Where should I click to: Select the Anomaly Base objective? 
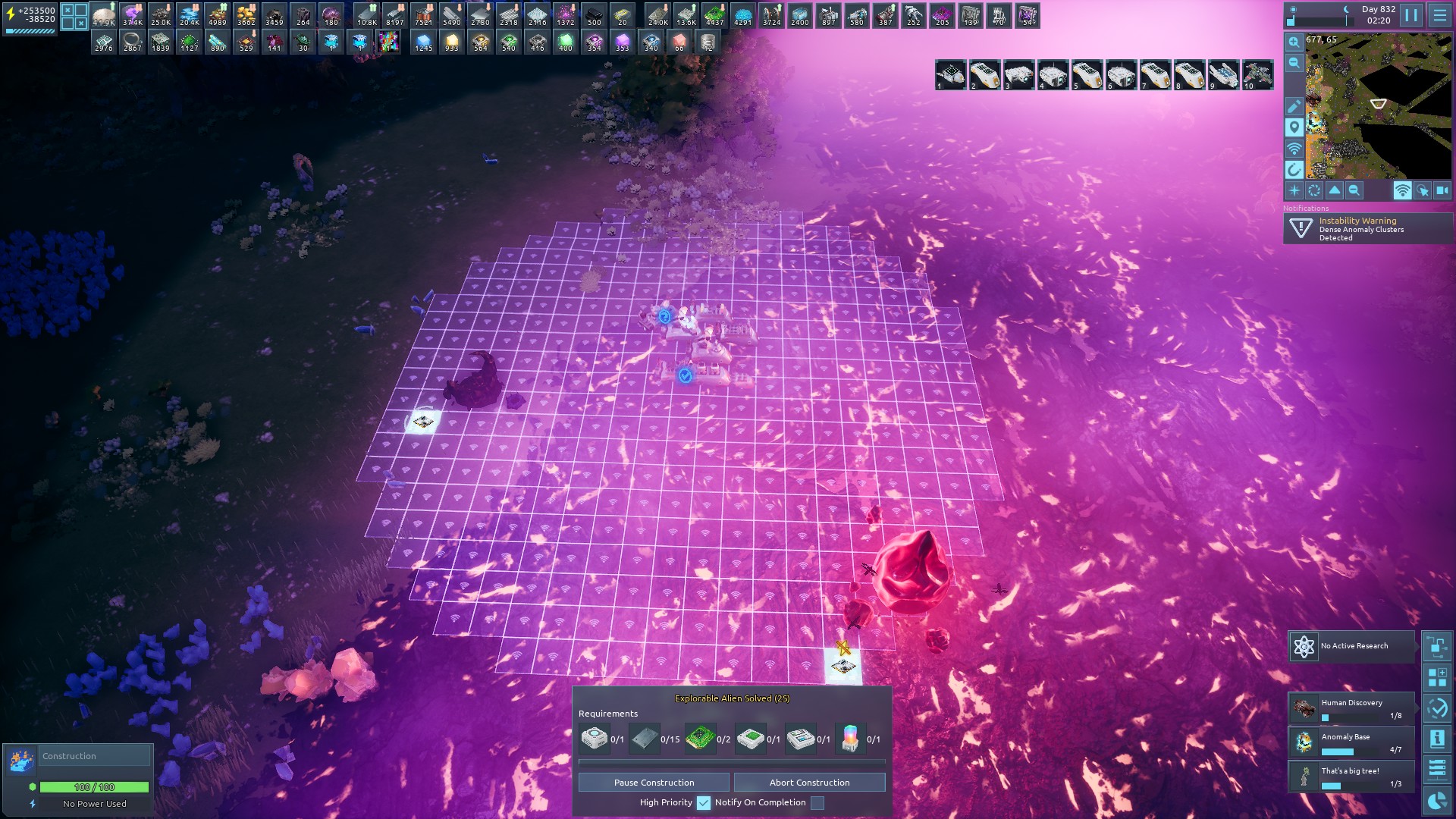pos(1351,742)
